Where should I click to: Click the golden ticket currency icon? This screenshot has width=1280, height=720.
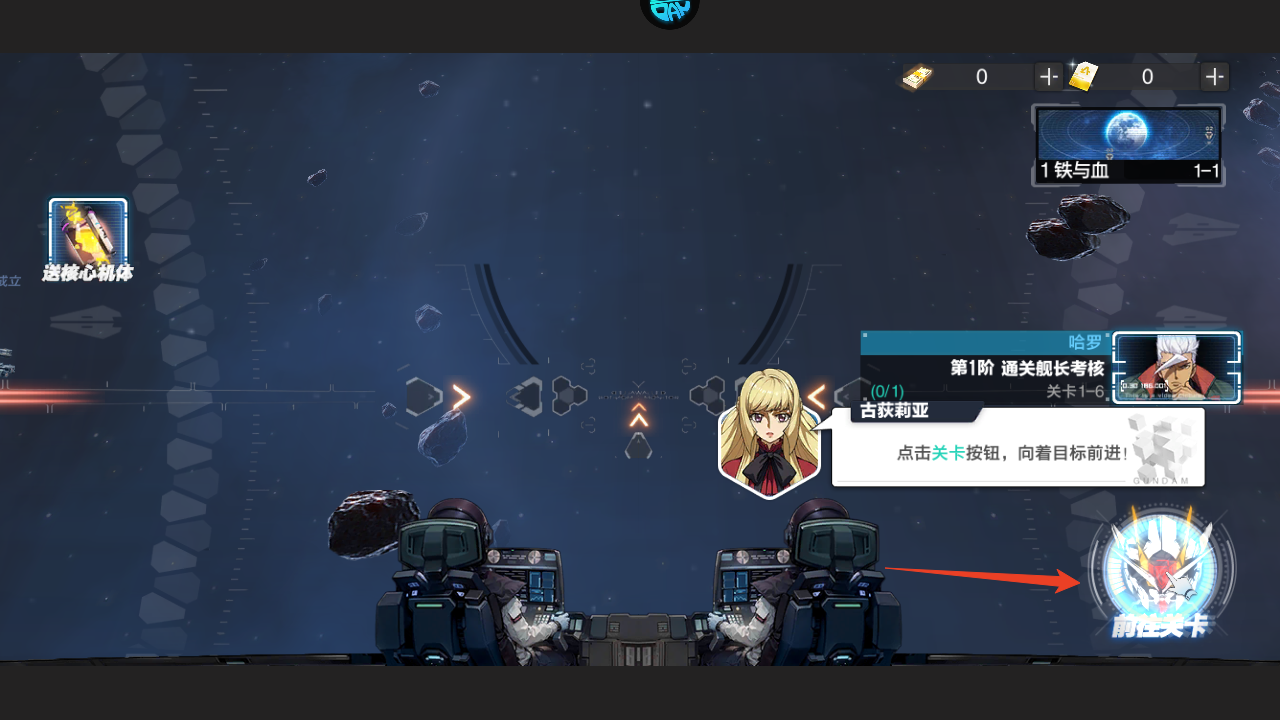click(x=1085, y=76)
